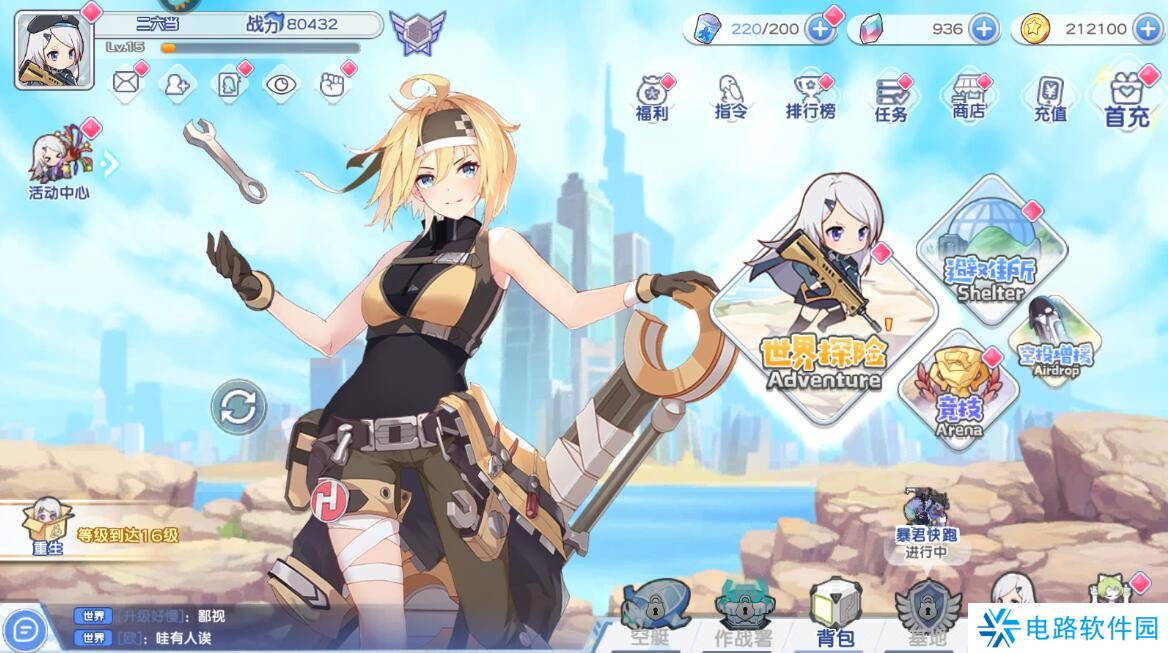Add gems with the plus button beside 936

click(x=984, y=29)
